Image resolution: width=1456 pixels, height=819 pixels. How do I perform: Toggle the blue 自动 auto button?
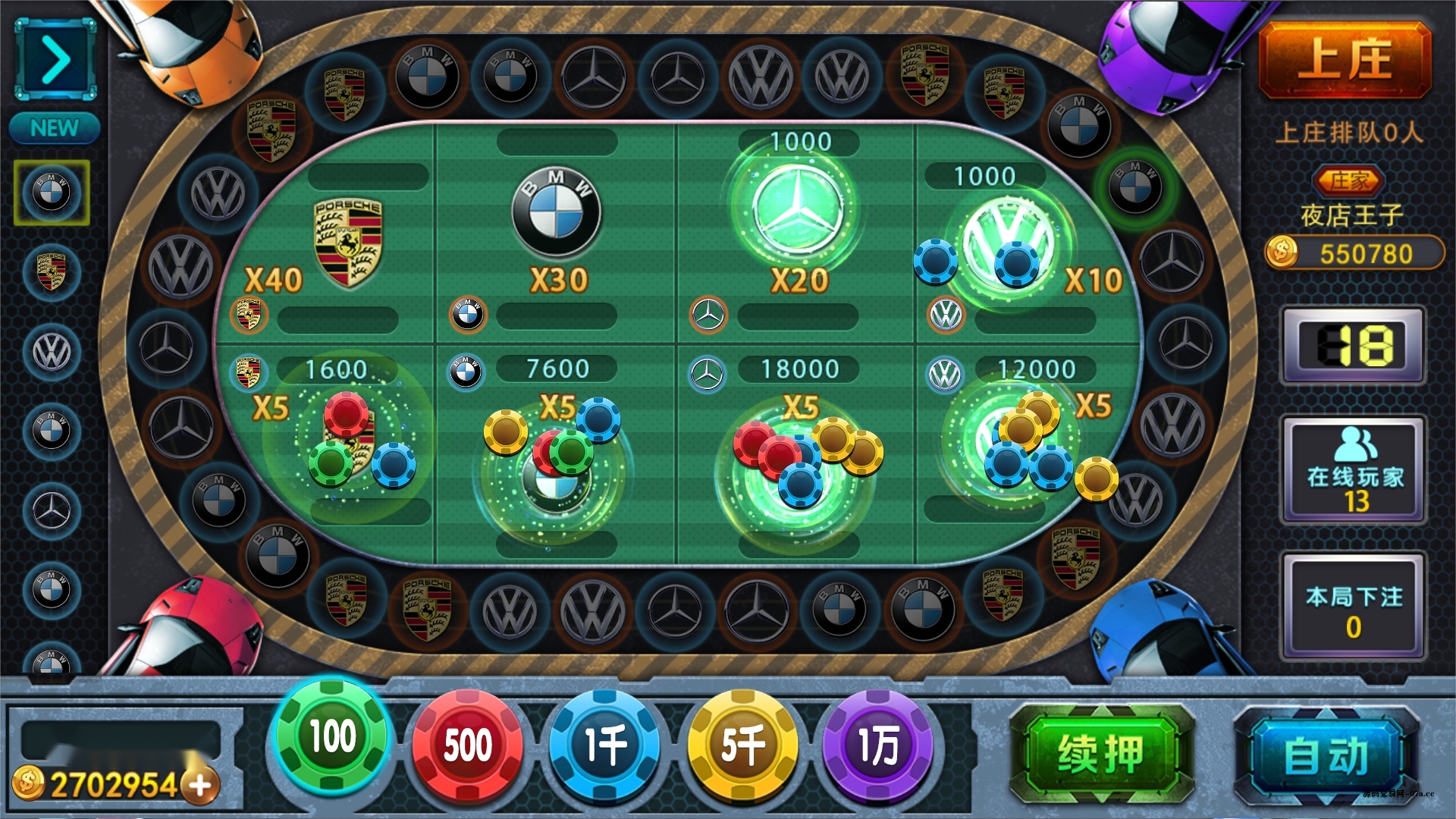[1326, 756]
